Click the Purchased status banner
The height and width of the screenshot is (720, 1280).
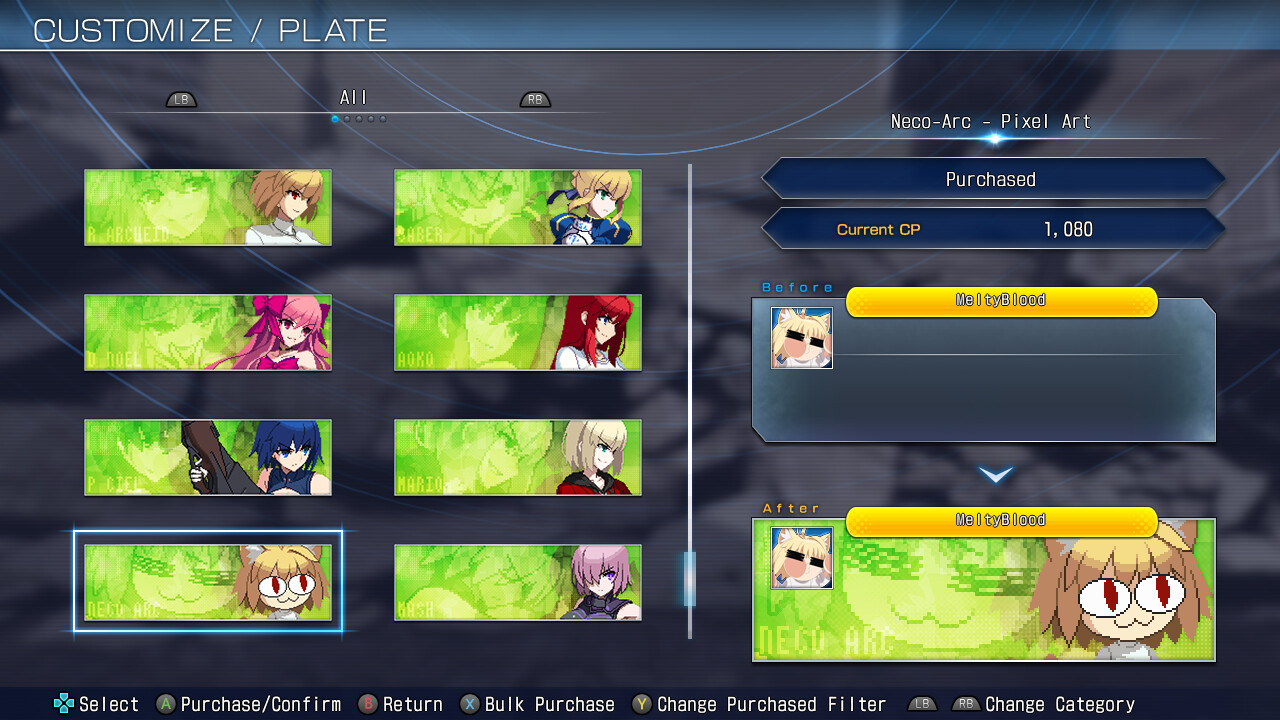point(993,178)
